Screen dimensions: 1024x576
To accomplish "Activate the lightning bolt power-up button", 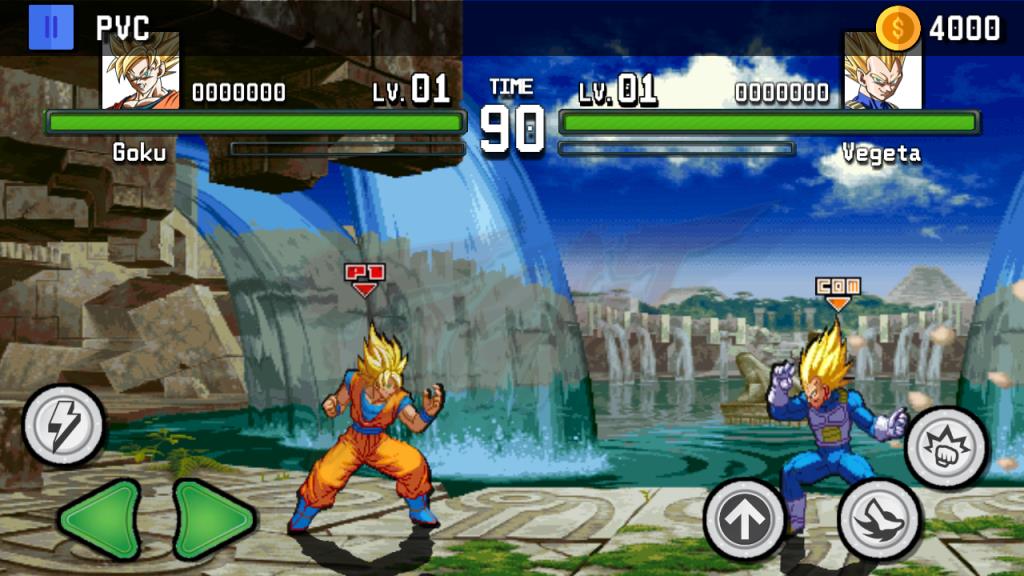I will click(x=63, y=426).
